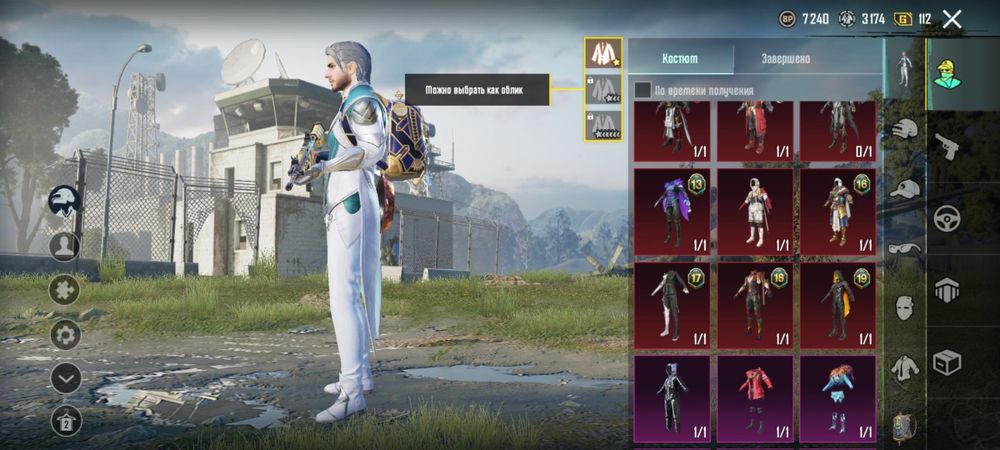Open the hanger wardrobe preset 2
1000x450 pixels.
click(x=65, y=421)
